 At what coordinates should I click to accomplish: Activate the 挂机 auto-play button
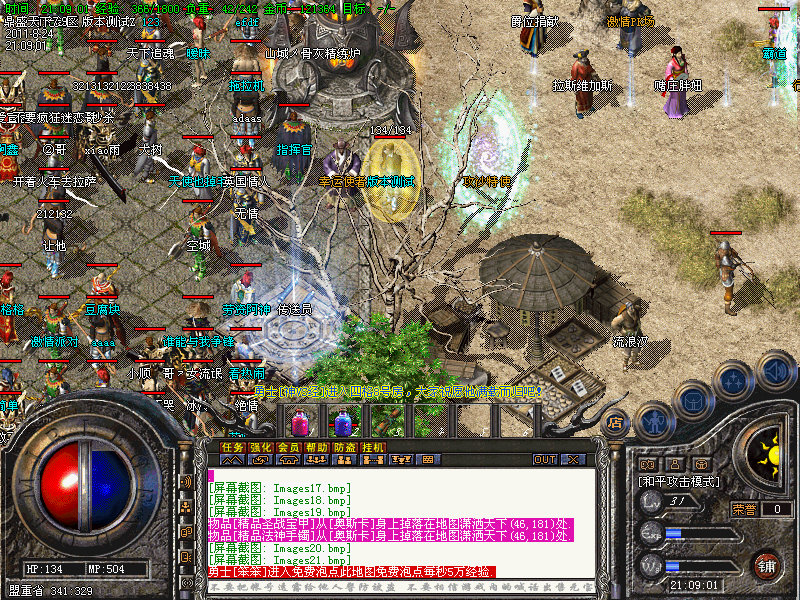(373, 447)
